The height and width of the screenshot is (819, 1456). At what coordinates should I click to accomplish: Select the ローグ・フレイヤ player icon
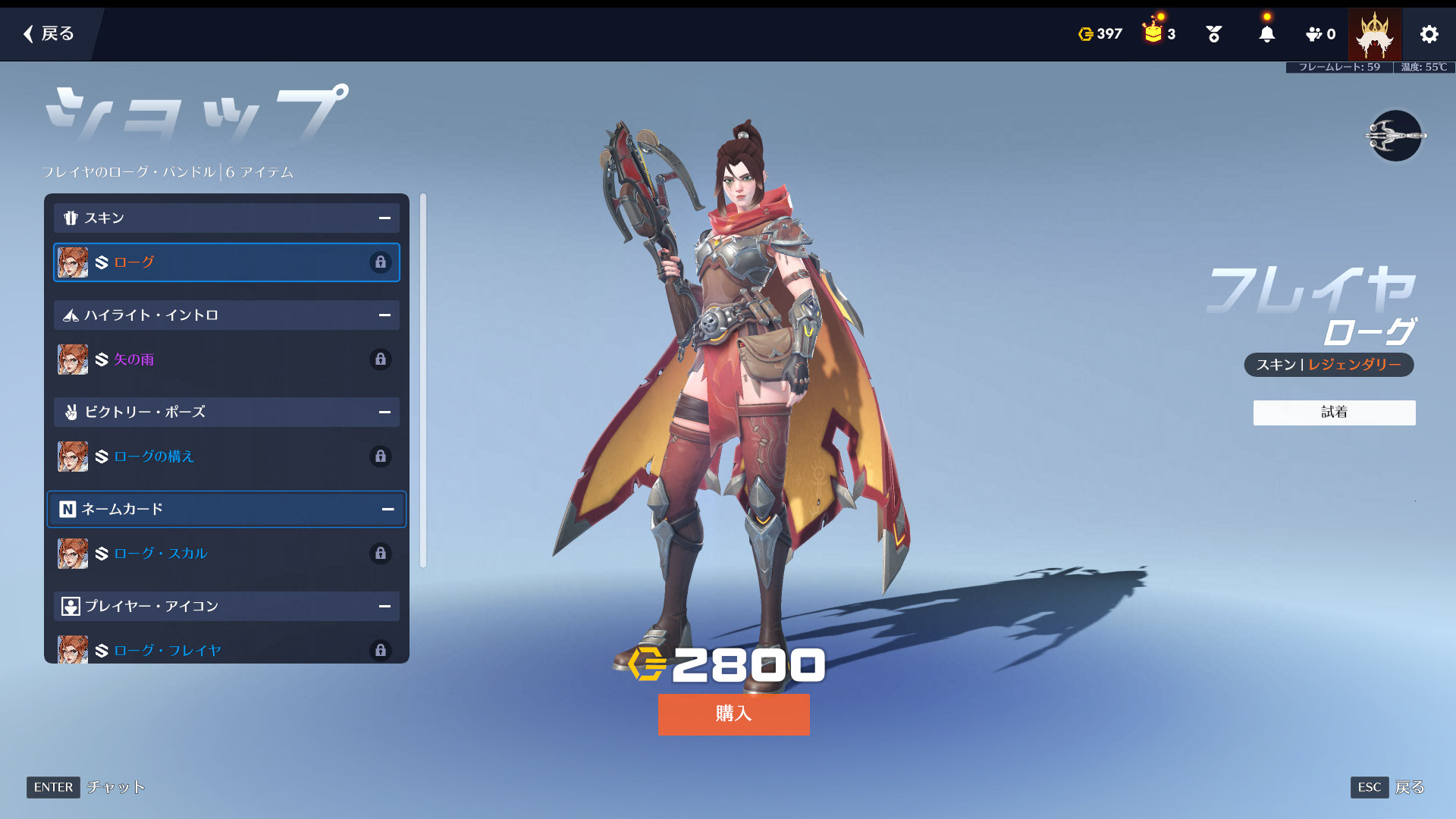point(226,650)
